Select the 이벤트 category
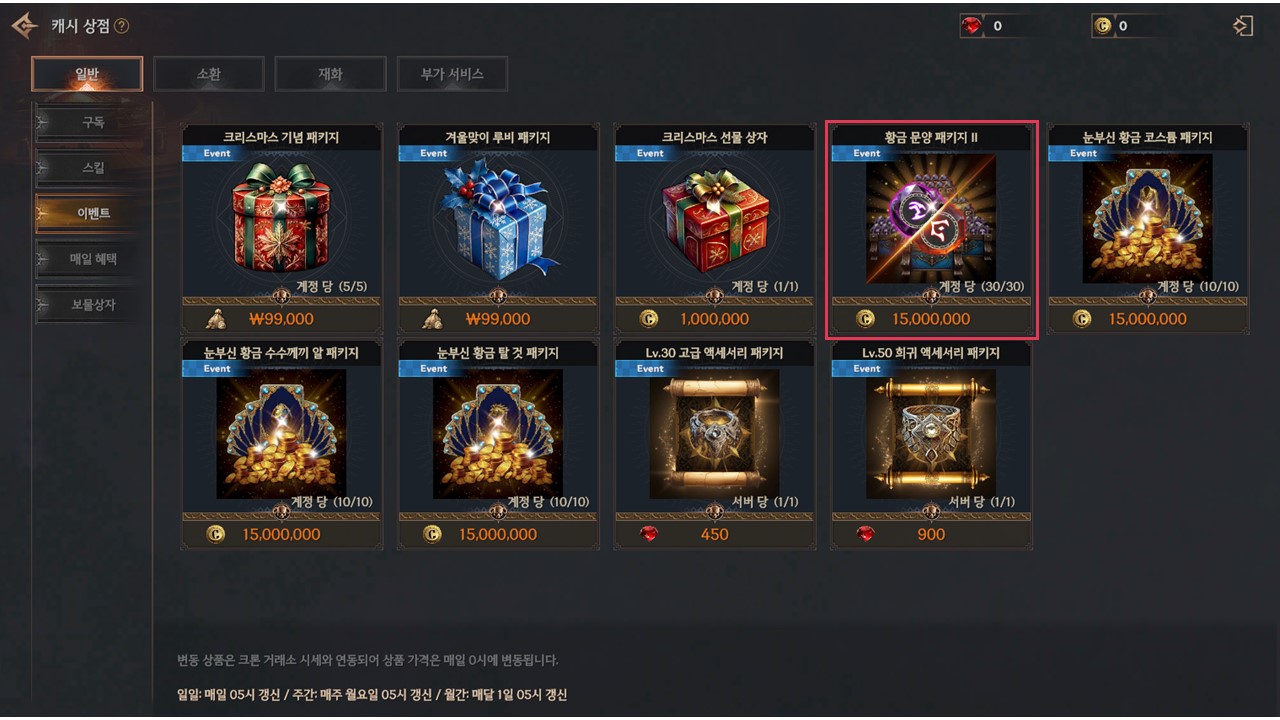This screenshot has height=720, width=1280. [92, 213]
